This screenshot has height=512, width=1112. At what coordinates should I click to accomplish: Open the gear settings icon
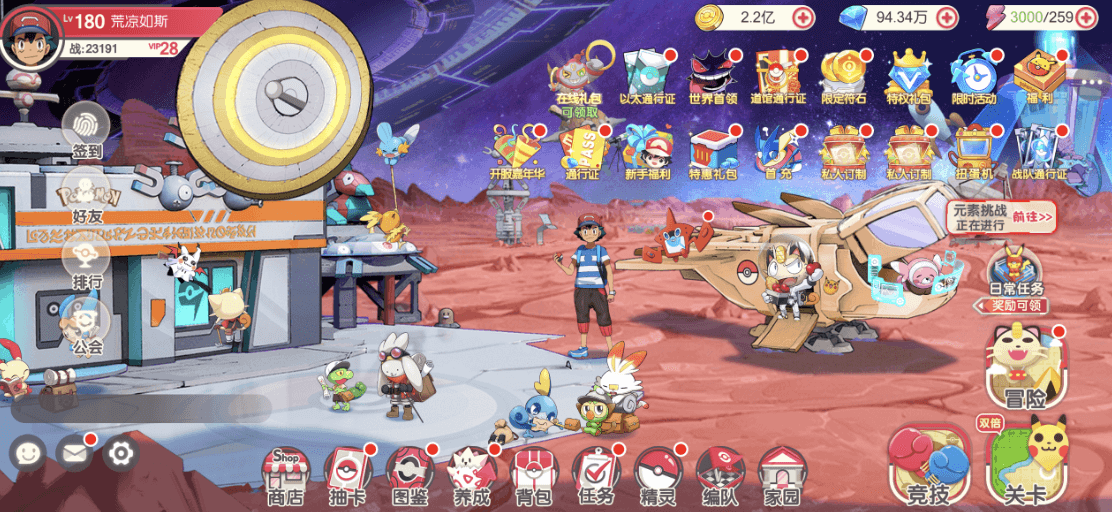121,454
